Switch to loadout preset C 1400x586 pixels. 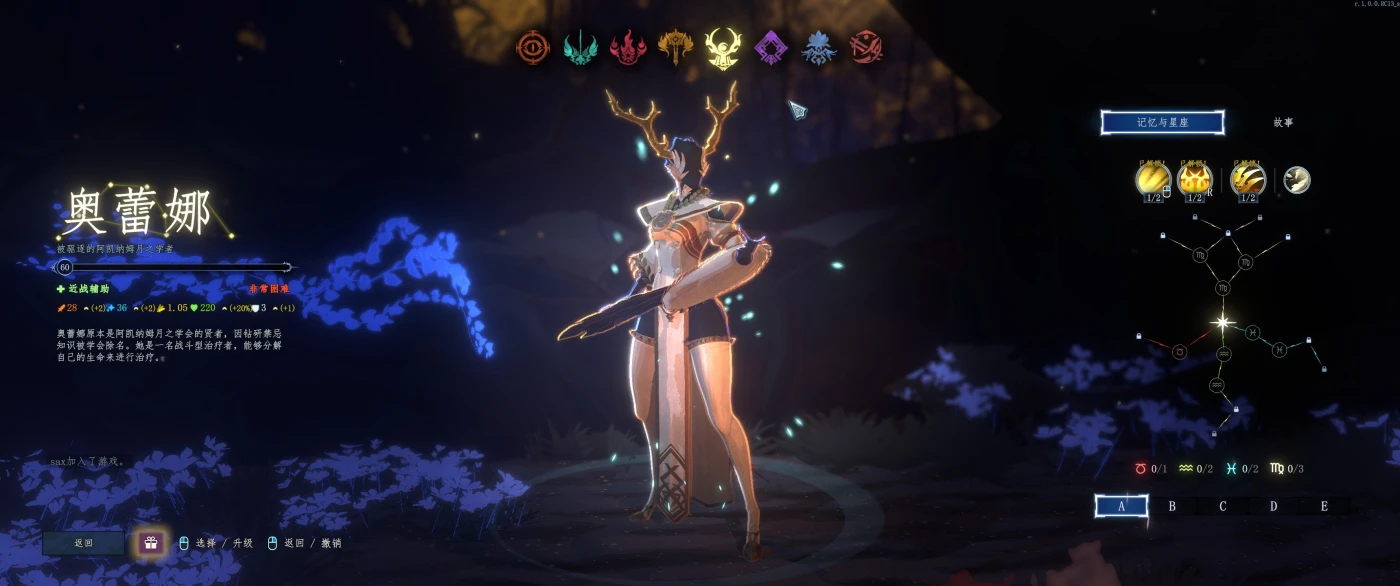pos(1222,506)
